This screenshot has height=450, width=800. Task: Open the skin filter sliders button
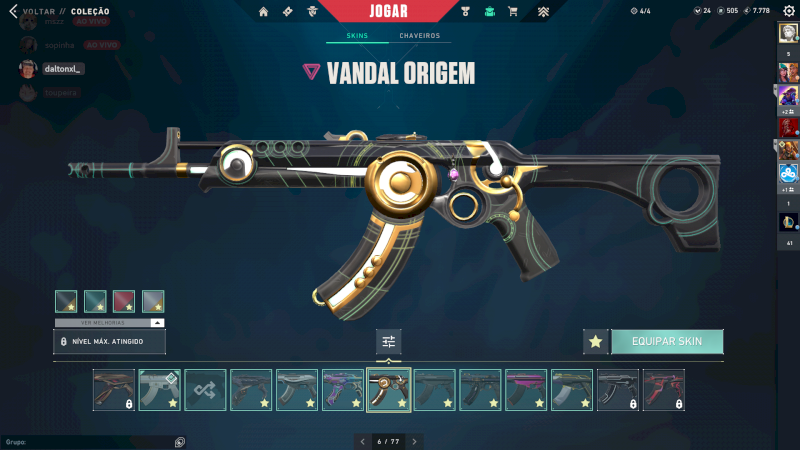point(389,342)
